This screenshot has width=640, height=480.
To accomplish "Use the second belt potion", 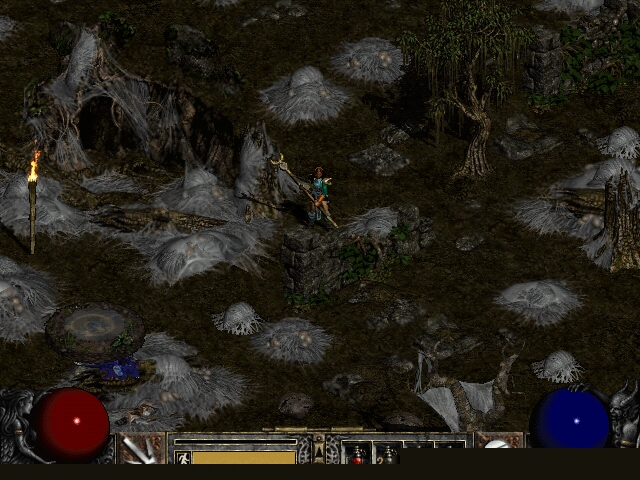I will tap(387, 455).
